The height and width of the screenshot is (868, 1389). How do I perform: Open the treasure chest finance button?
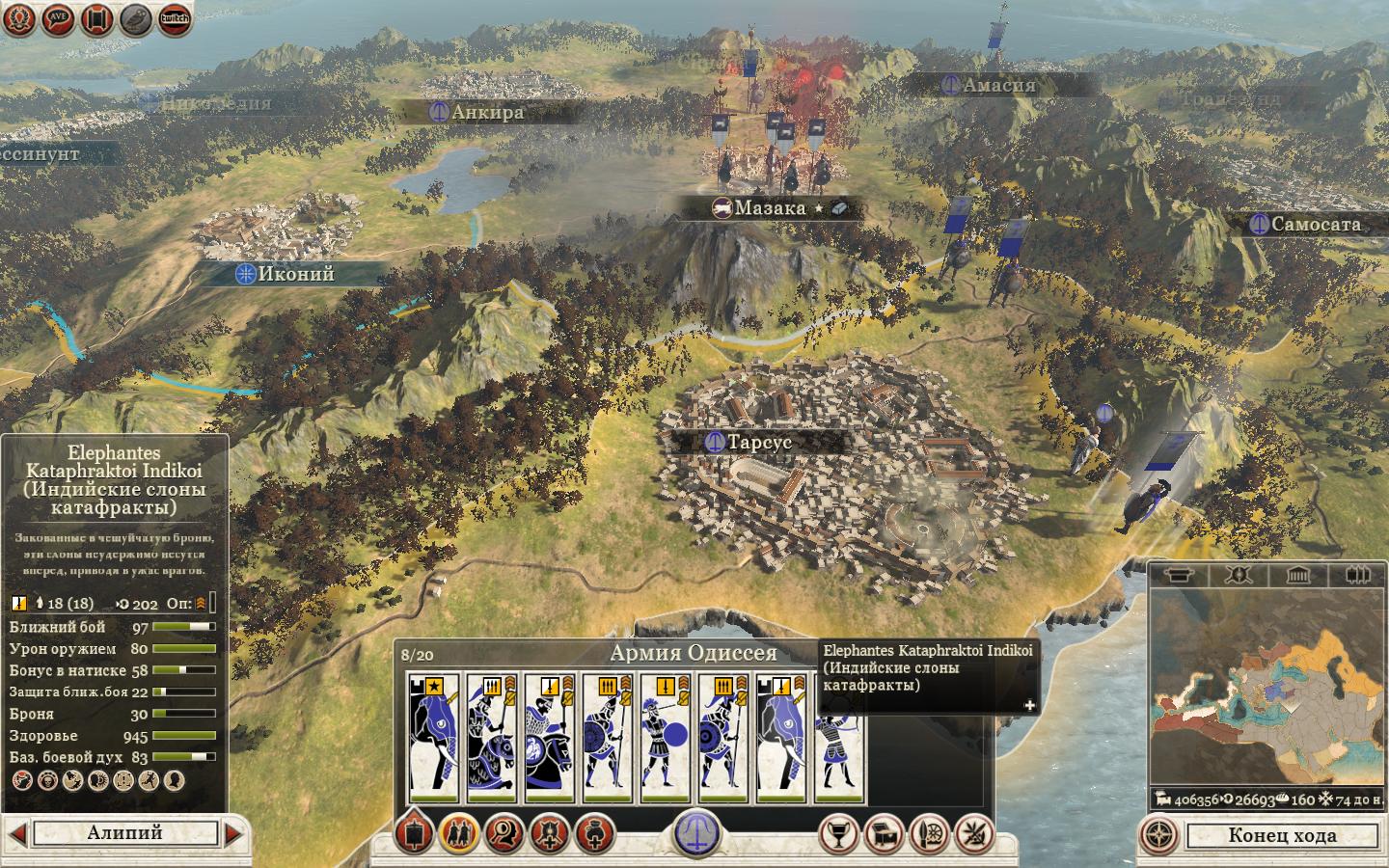pyautogui.click(x=885, y=834)
